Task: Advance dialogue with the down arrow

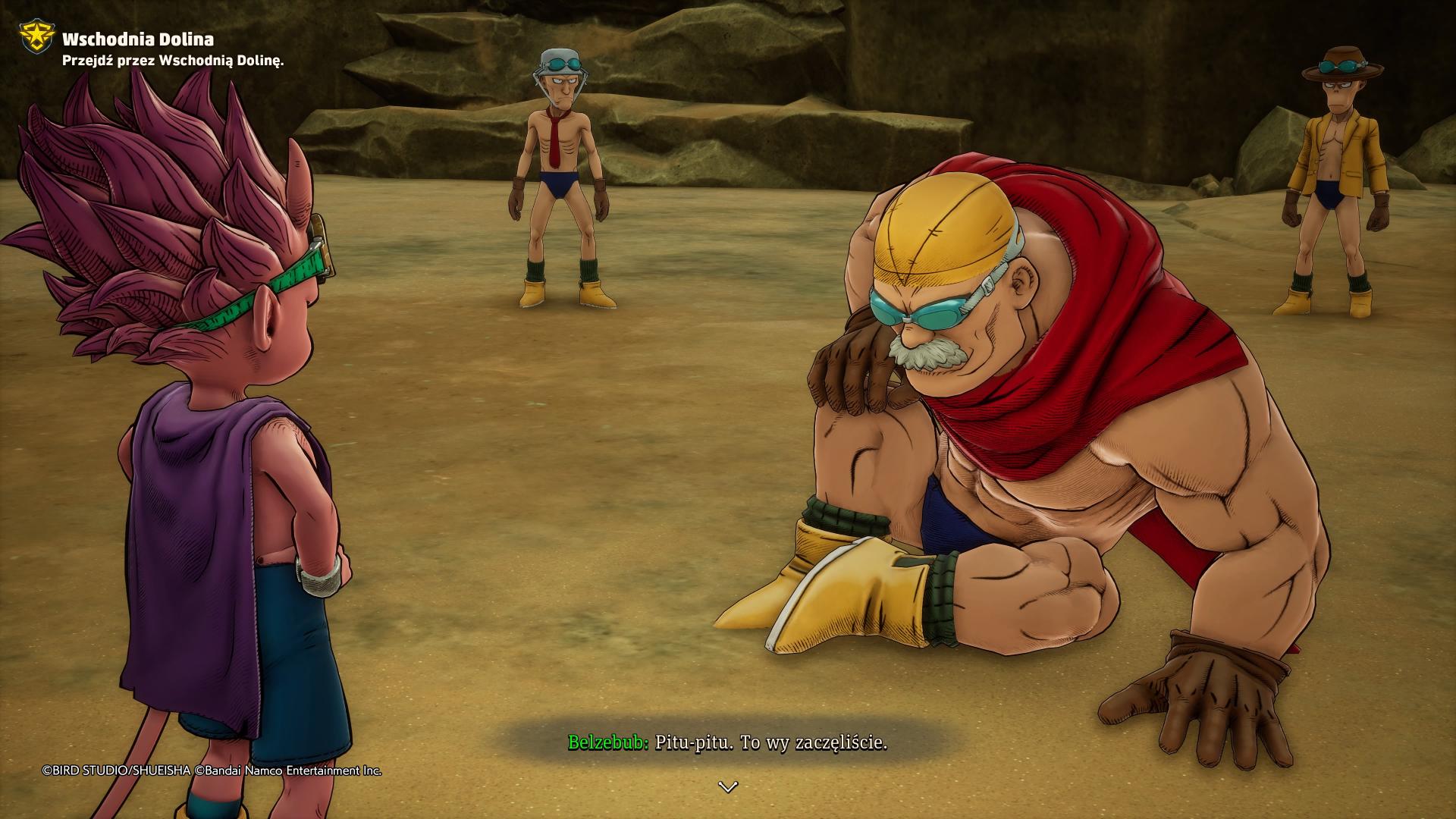Action: (727, 787)
